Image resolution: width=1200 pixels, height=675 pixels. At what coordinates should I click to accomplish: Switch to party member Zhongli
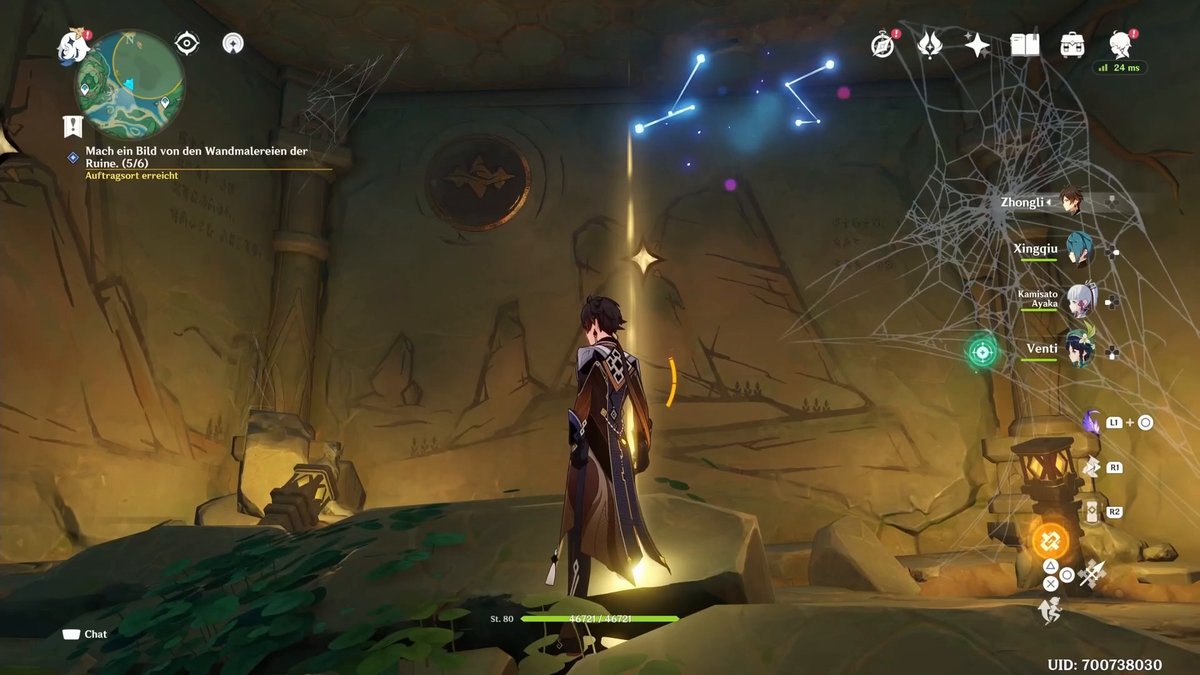(x=1070, y=201)
